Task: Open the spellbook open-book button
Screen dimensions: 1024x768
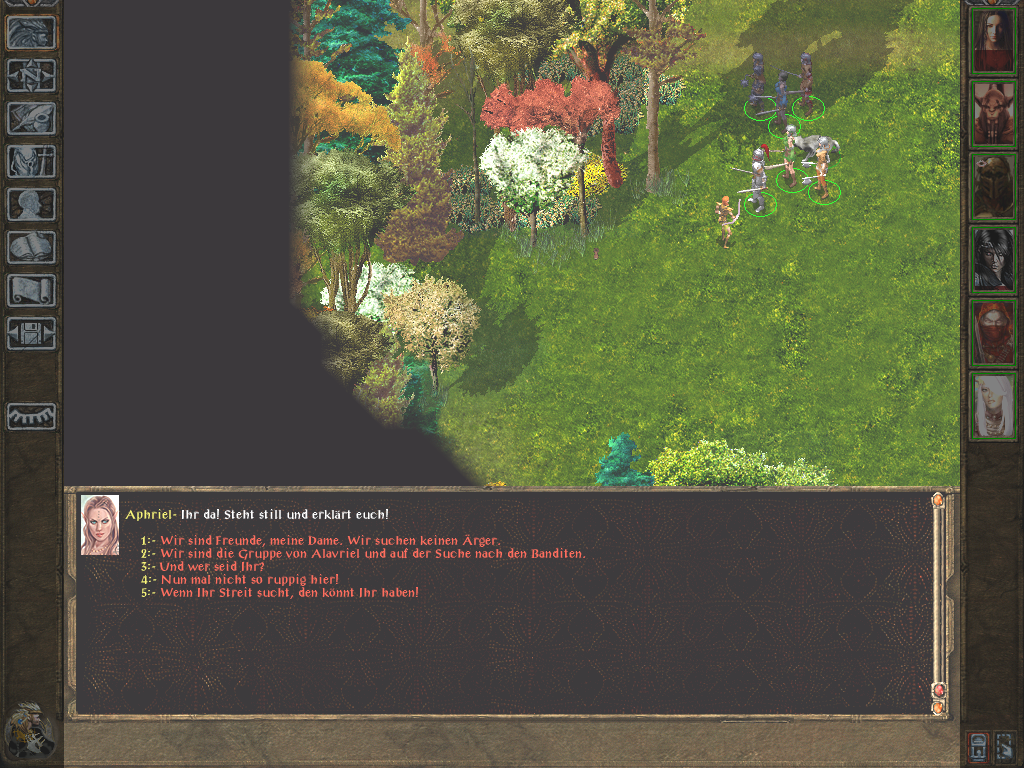Action: [x=31, y=247]
